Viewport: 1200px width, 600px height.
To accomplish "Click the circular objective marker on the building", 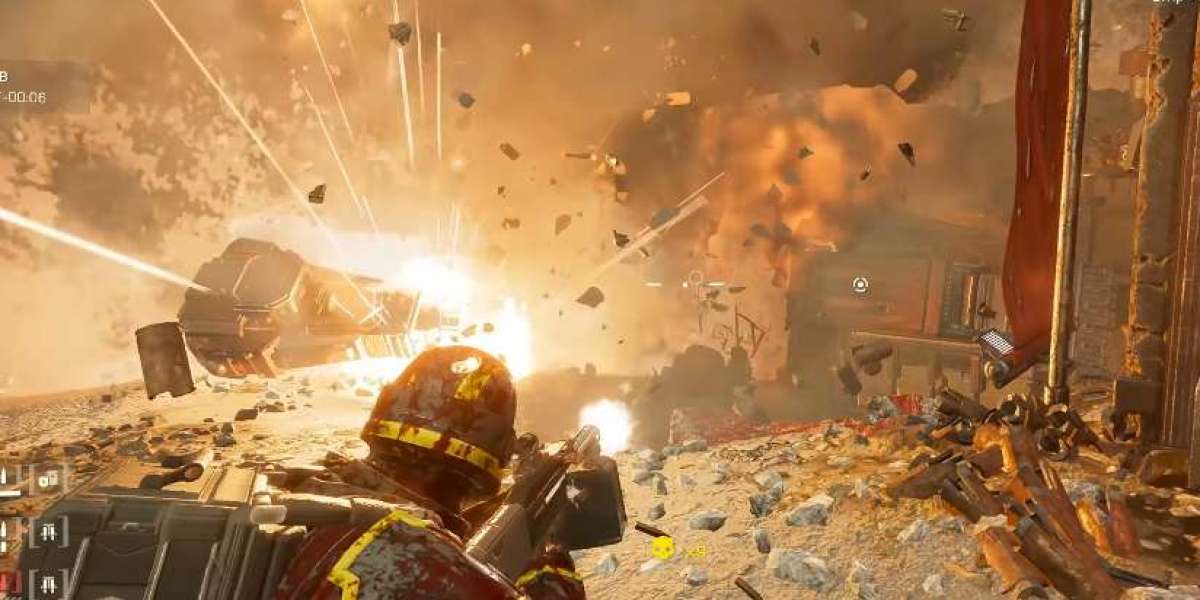I will click(x=860, y=285).
